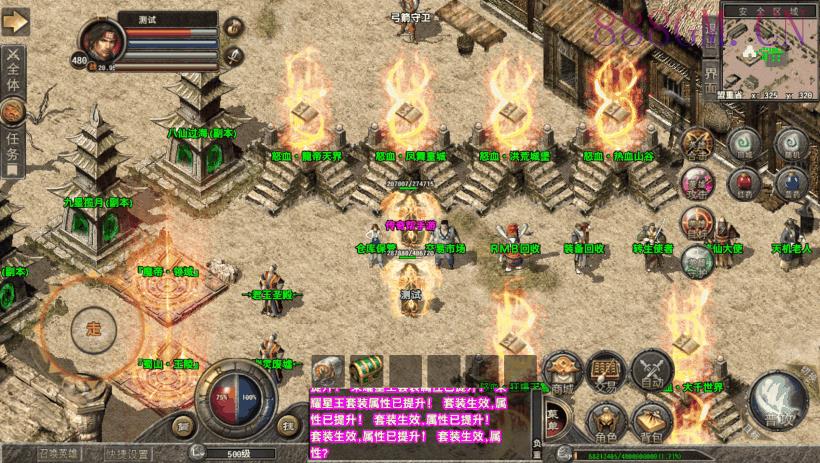Select the green treasure chest hotbar slot
Viewport: 820px width, 463px height.
tap(368, 369)
